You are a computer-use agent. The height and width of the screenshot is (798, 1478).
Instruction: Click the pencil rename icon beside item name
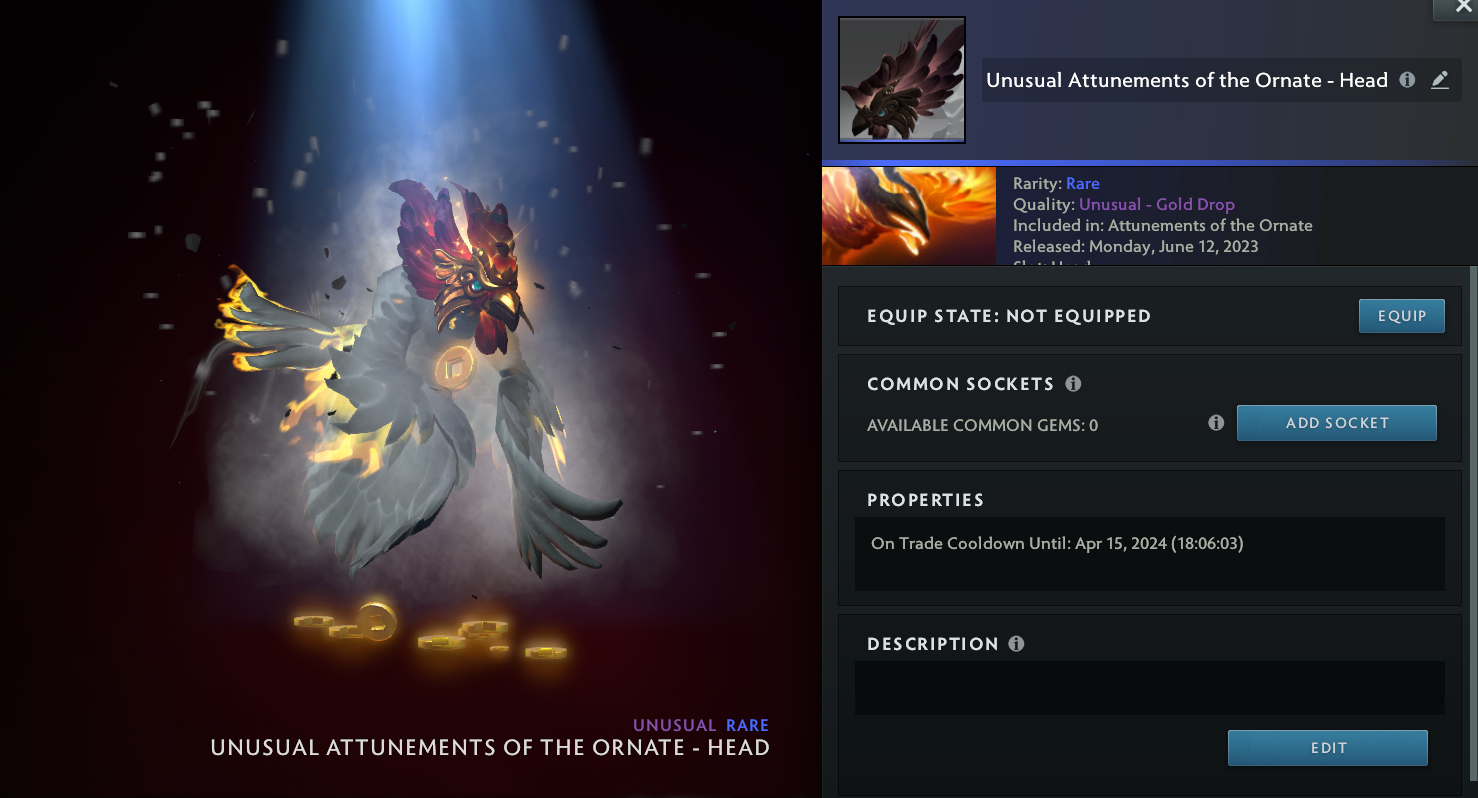coord(1440,80)
